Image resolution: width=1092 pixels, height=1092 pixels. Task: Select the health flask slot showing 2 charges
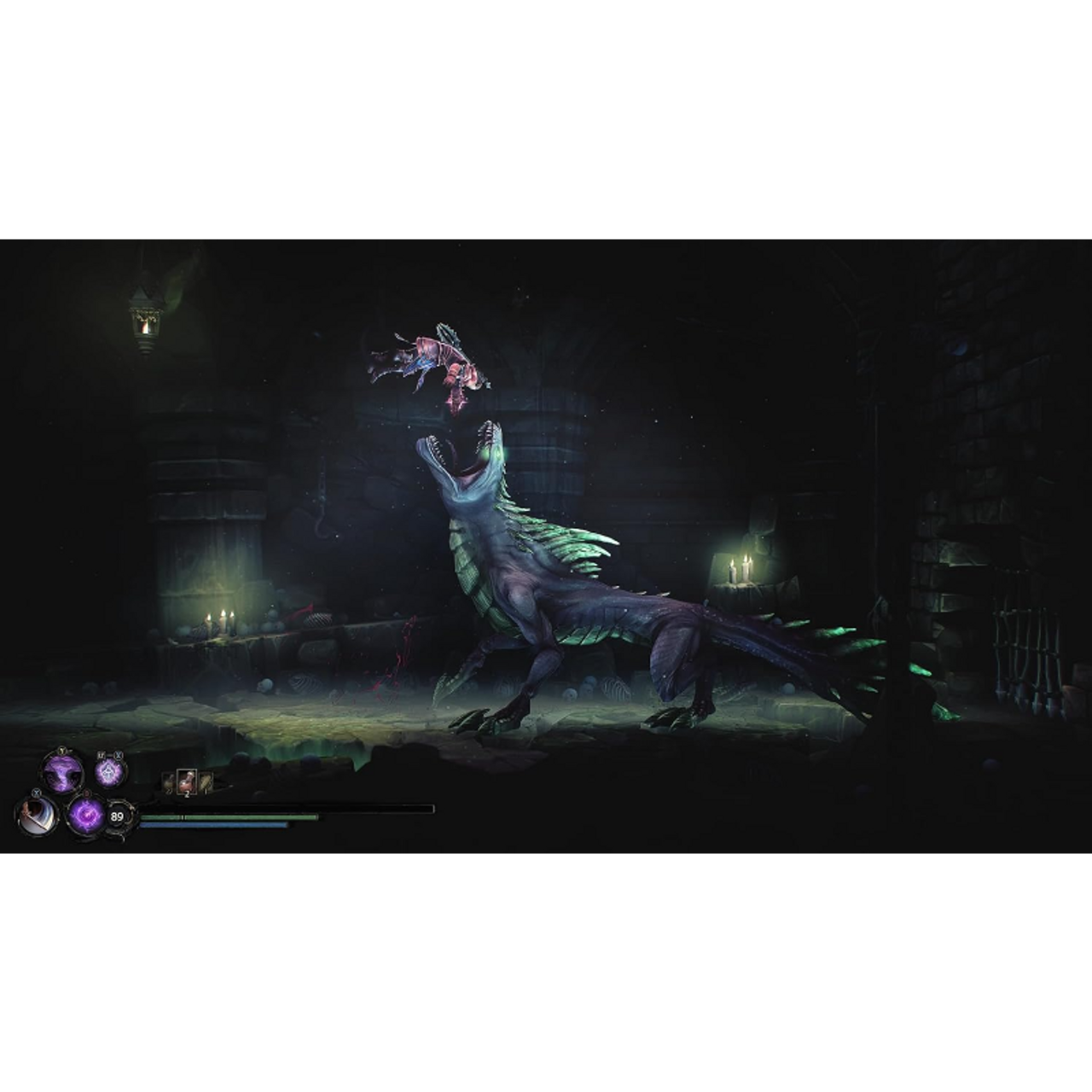[x=187, y=781]
